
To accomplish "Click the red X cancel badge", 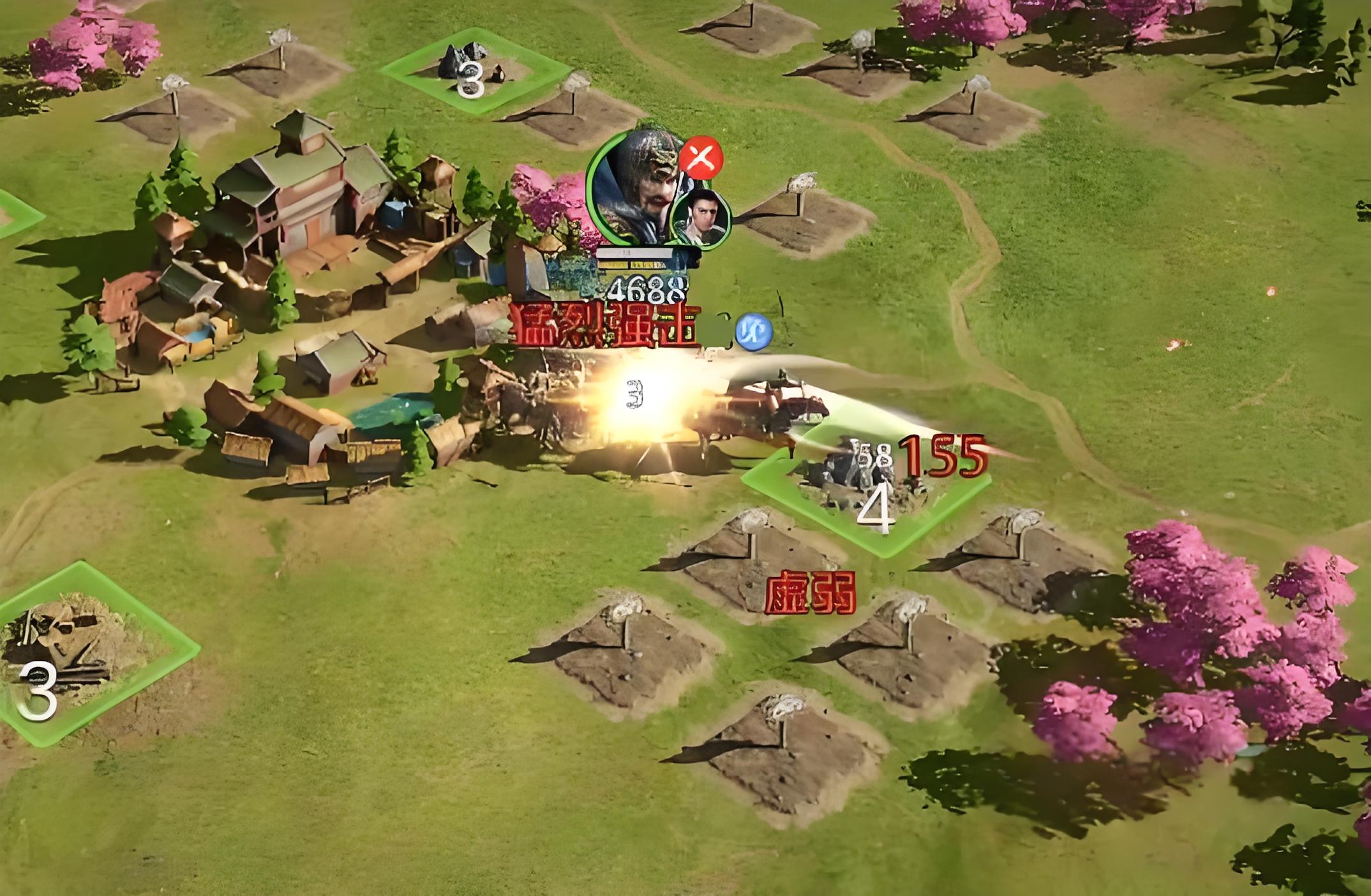I will [x=701, y=160].
